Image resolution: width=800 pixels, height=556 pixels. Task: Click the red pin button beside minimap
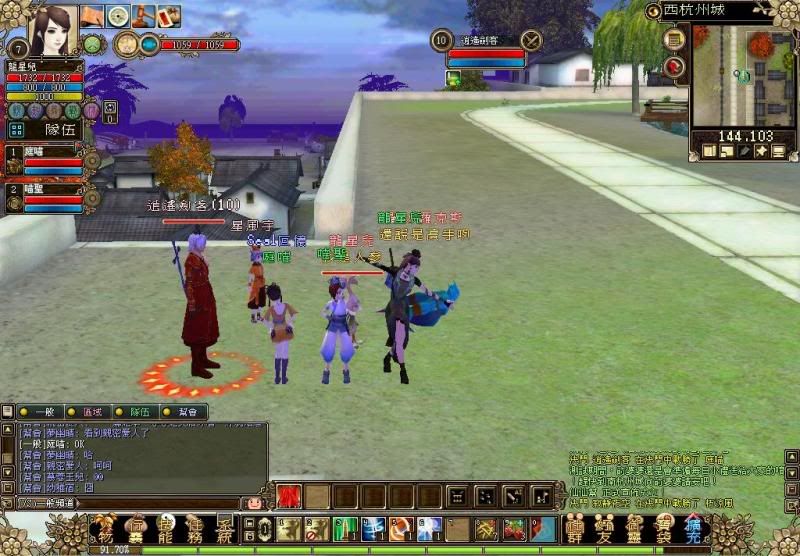click(675, 66)
